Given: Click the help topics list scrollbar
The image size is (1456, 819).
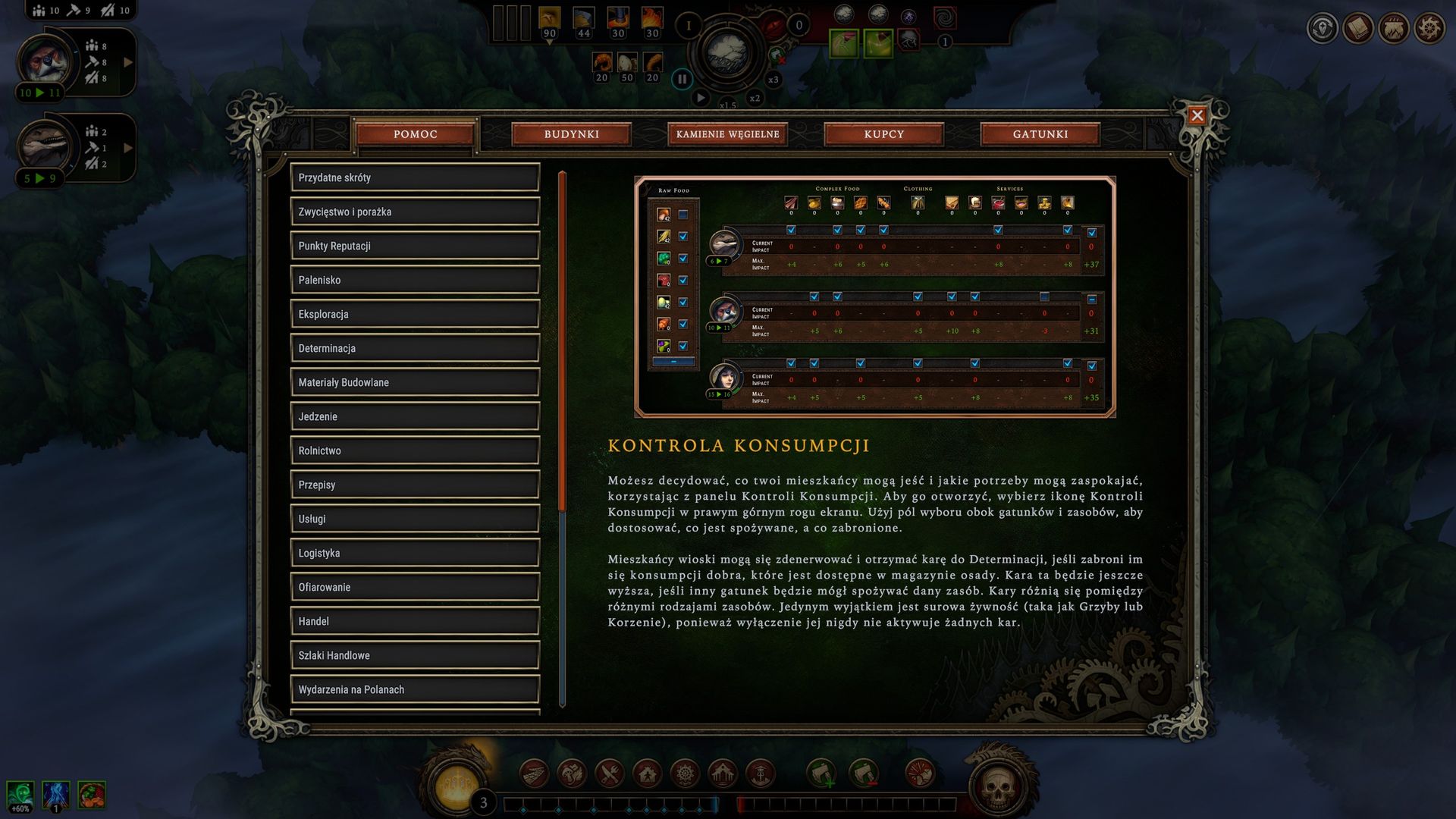Looking at the screenshot, I should pyautogui.click(x=562, y=341).
